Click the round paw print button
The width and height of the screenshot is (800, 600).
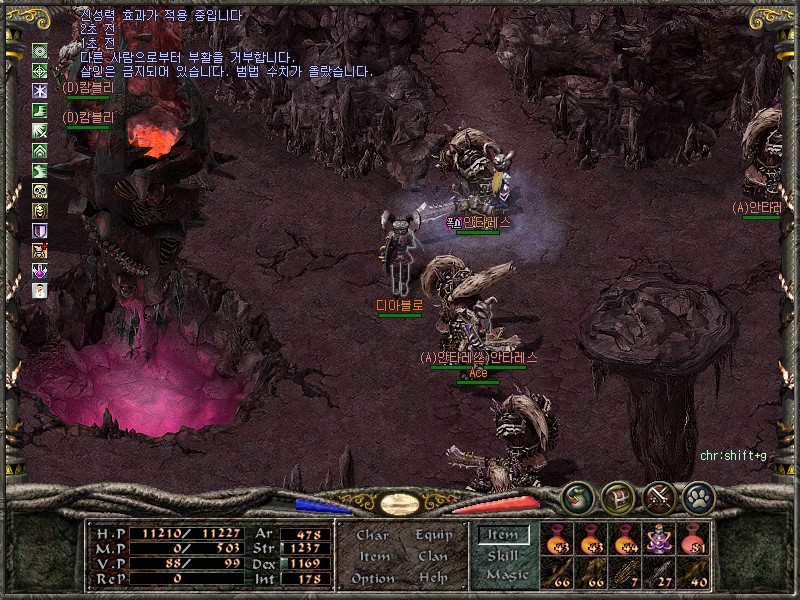[x=698, y=496]
